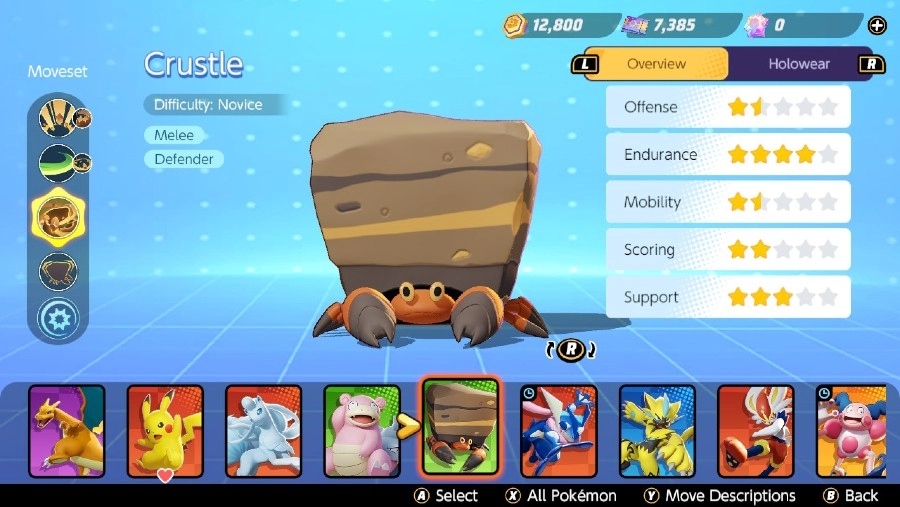The height and width of the screenshot is (507, 900).
Task: Choose Mr. Mime portrait
Action: click(851, 430)
